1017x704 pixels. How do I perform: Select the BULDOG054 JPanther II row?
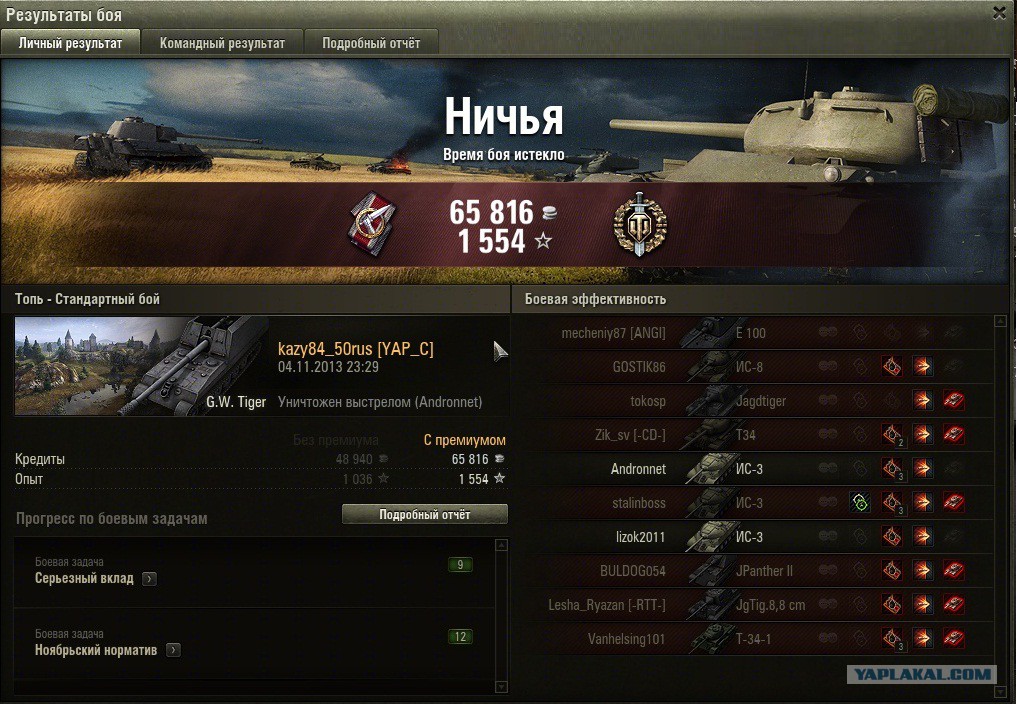750,571
